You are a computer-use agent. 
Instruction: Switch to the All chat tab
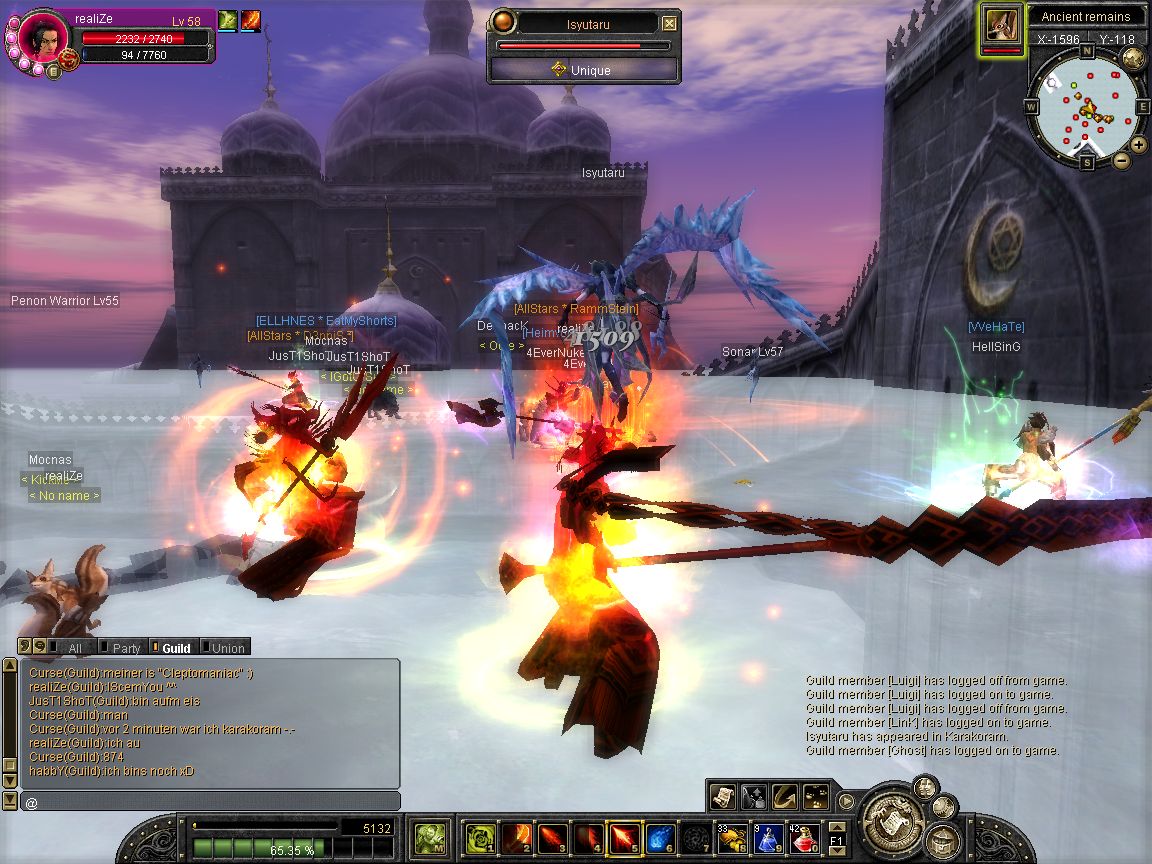click(x=74, y=648)
